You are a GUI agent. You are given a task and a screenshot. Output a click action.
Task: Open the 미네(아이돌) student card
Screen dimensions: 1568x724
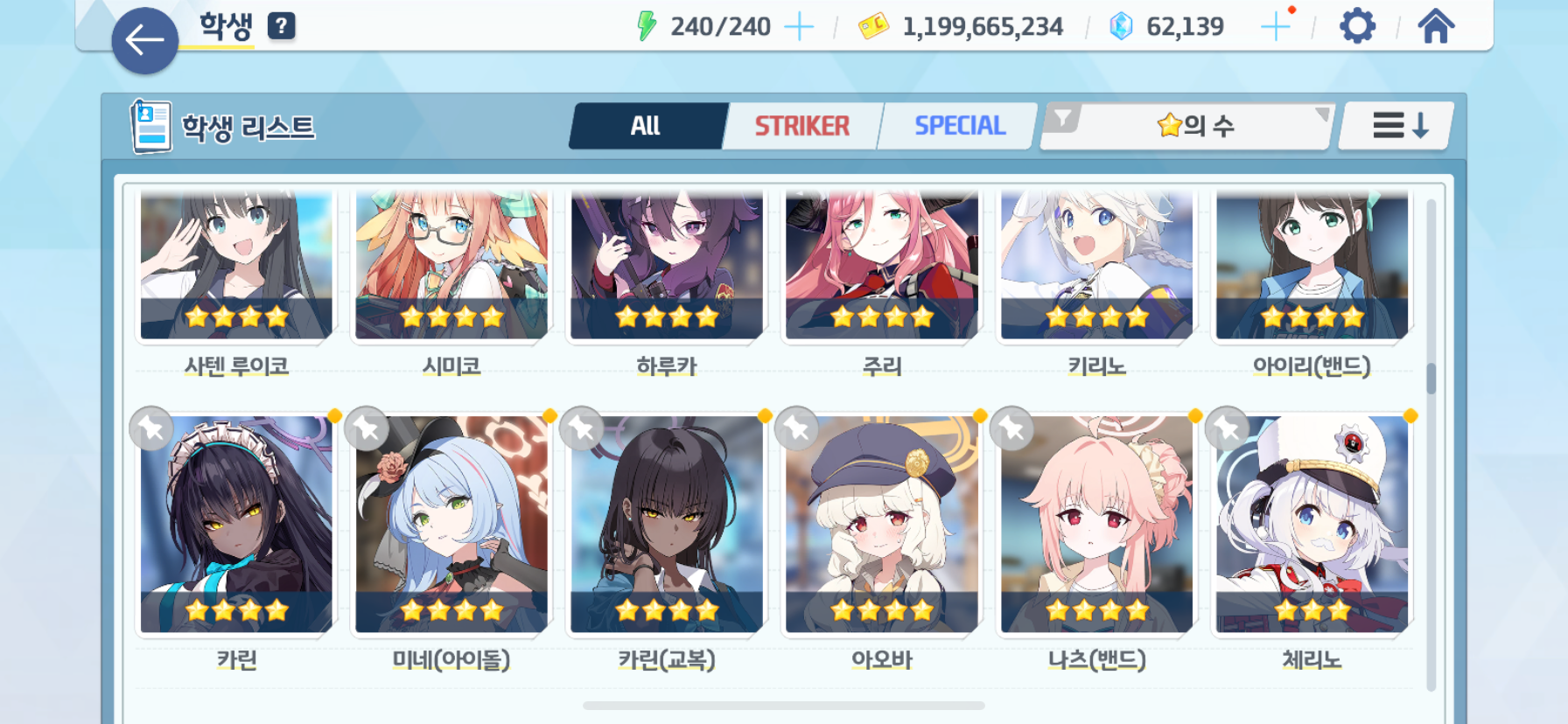coord(451,525)
